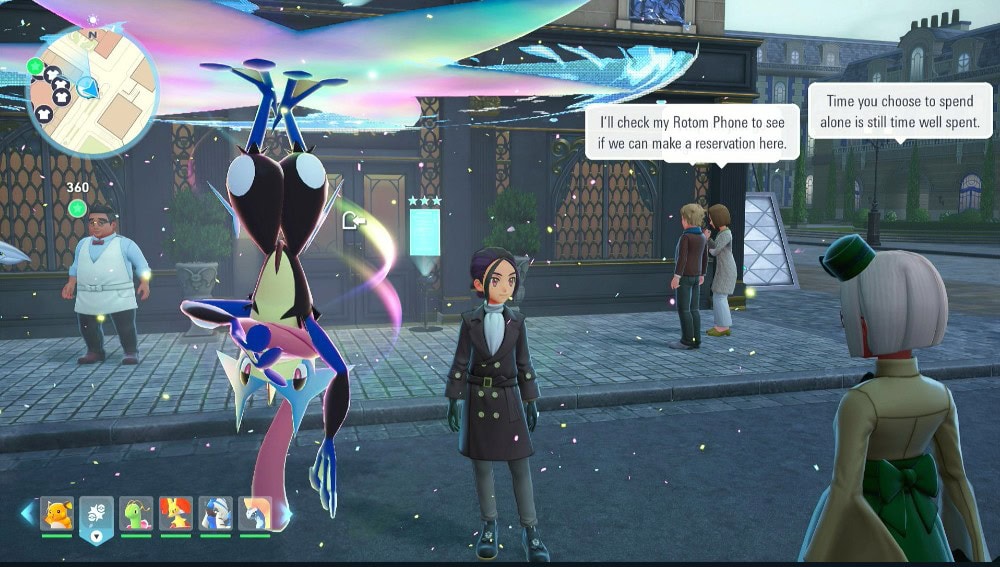Click the left arrow beside the party bar
This screenshot has height=567, width=1000.
click(27, 513)
